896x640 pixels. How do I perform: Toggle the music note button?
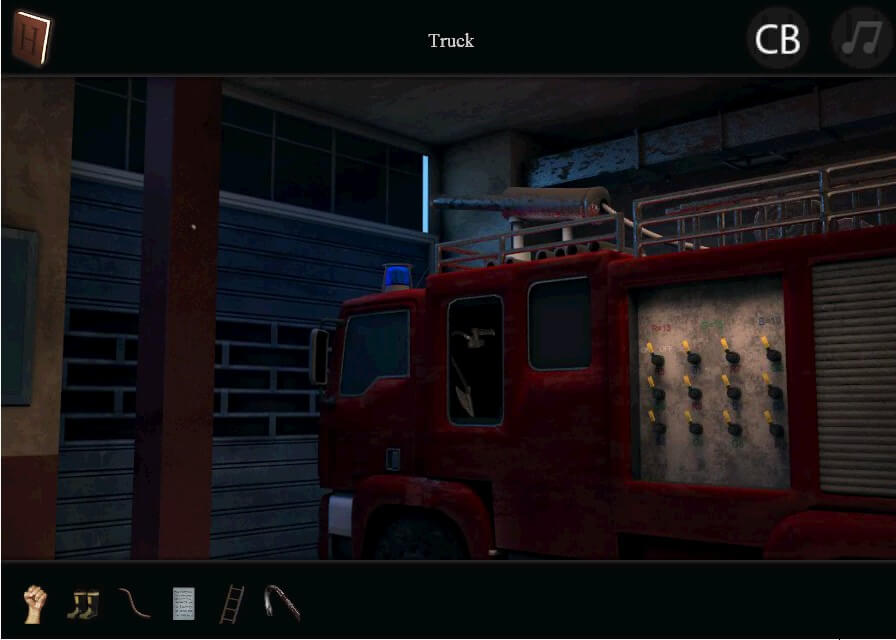click(x=861, y=40)
